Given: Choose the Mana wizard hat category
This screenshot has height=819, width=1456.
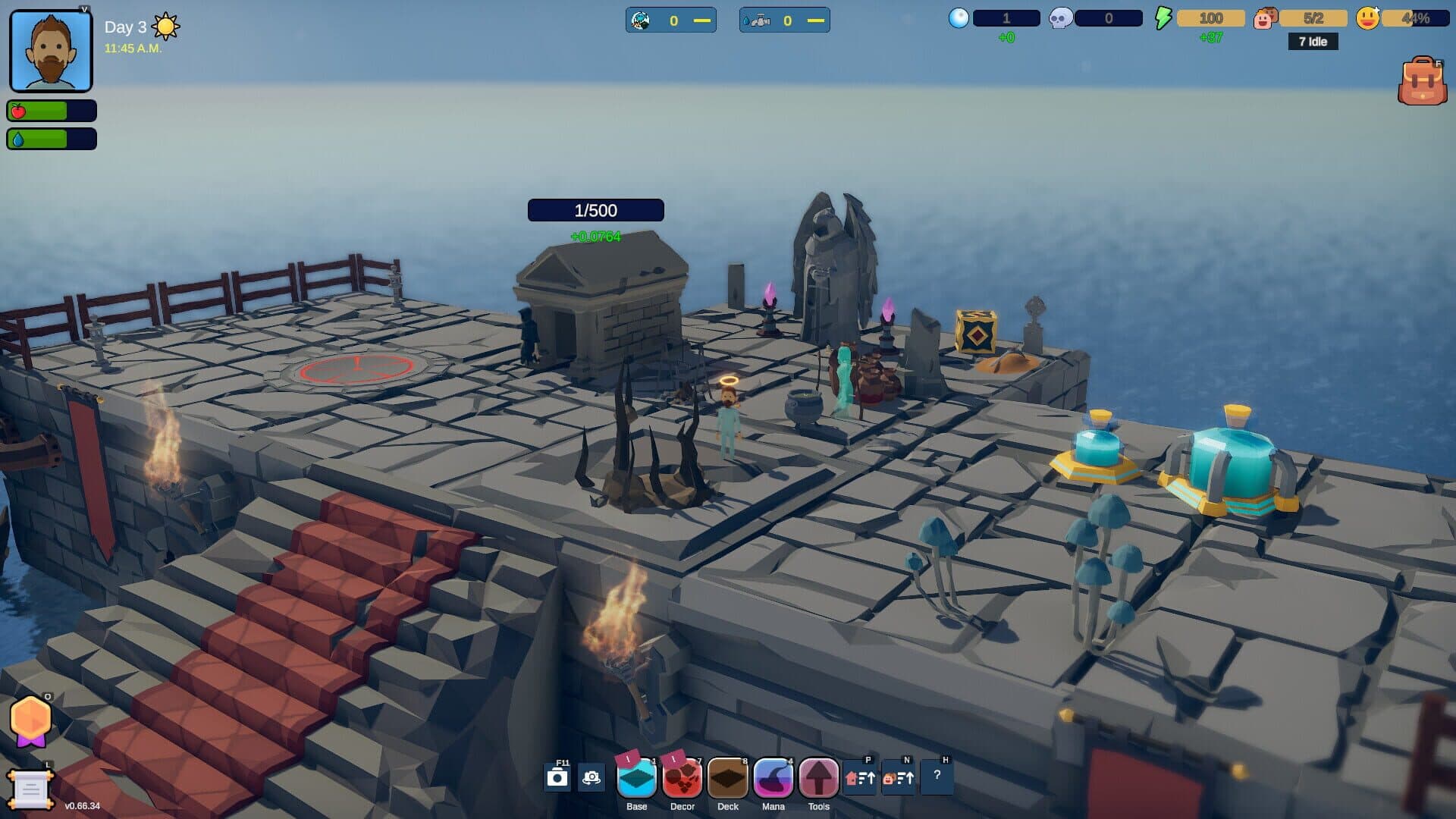Looking at the screenshot, I should 773,779.
